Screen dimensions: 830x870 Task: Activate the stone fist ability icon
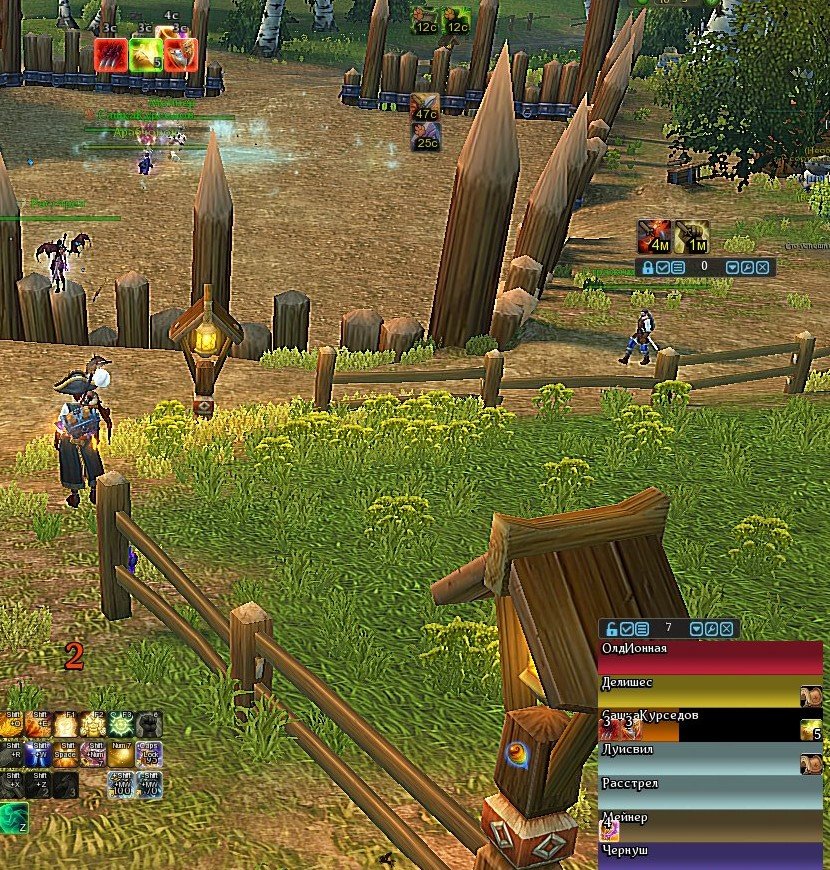coord(148,724)
